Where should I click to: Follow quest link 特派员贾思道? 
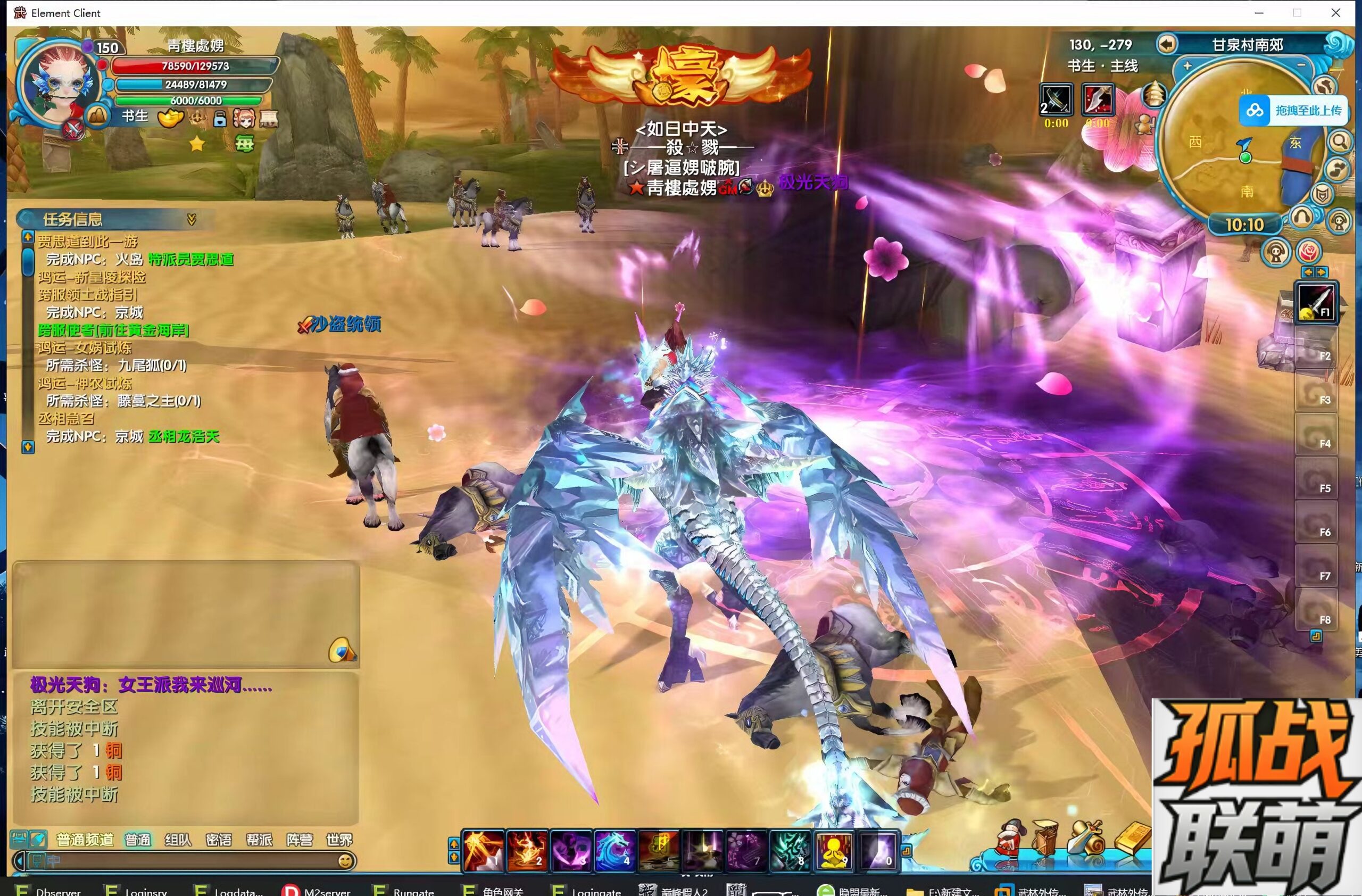click(190, 260)
